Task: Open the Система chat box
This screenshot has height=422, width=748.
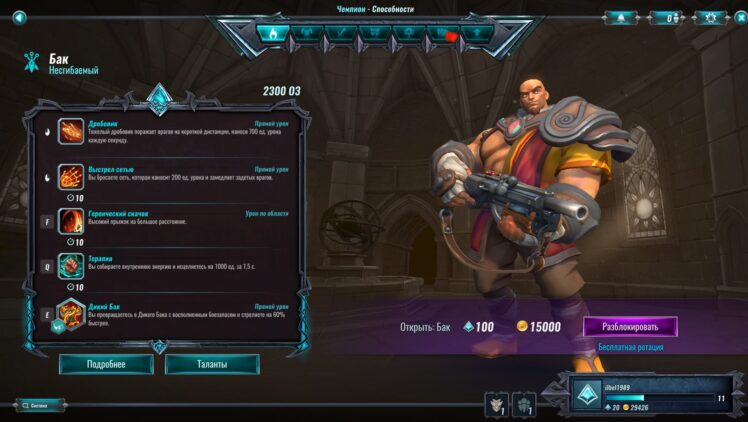Action: (40, 405)
